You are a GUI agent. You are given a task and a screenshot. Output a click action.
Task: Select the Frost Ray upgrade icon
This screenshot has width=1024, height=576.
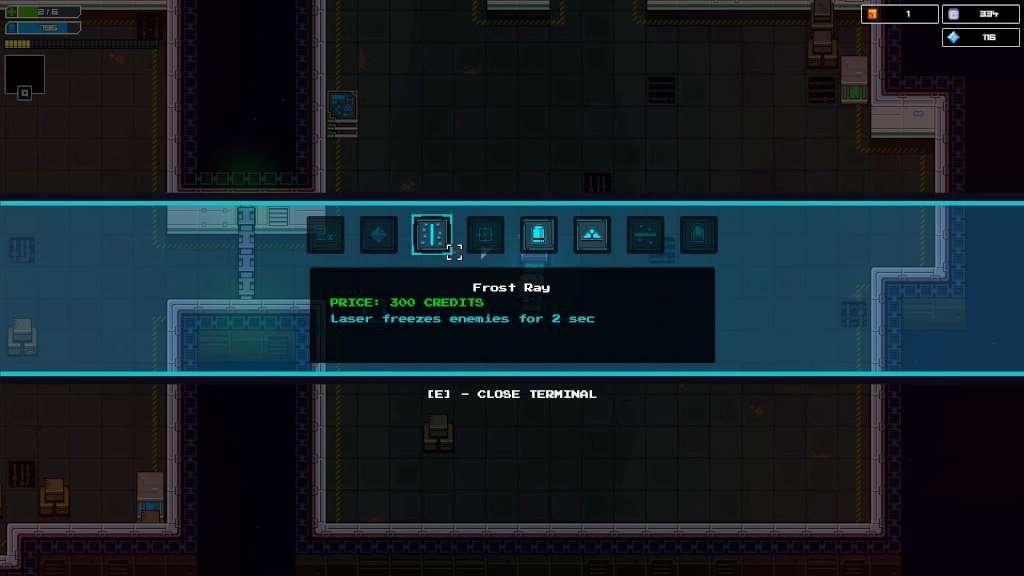(x=432, y=235)
